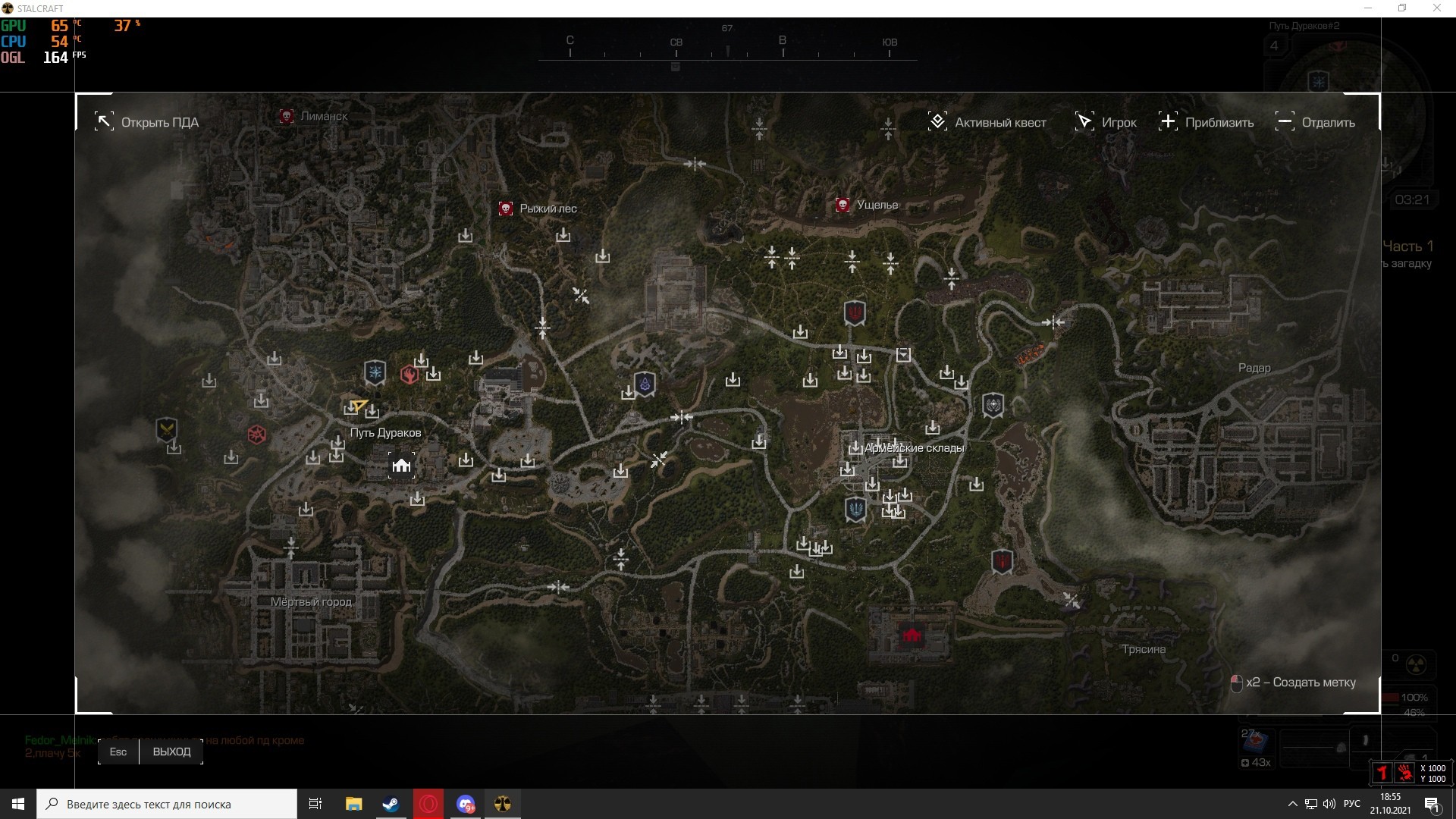Select the snowflake faction shield marker
1456x819 pixels.
(x=375, y=372)
